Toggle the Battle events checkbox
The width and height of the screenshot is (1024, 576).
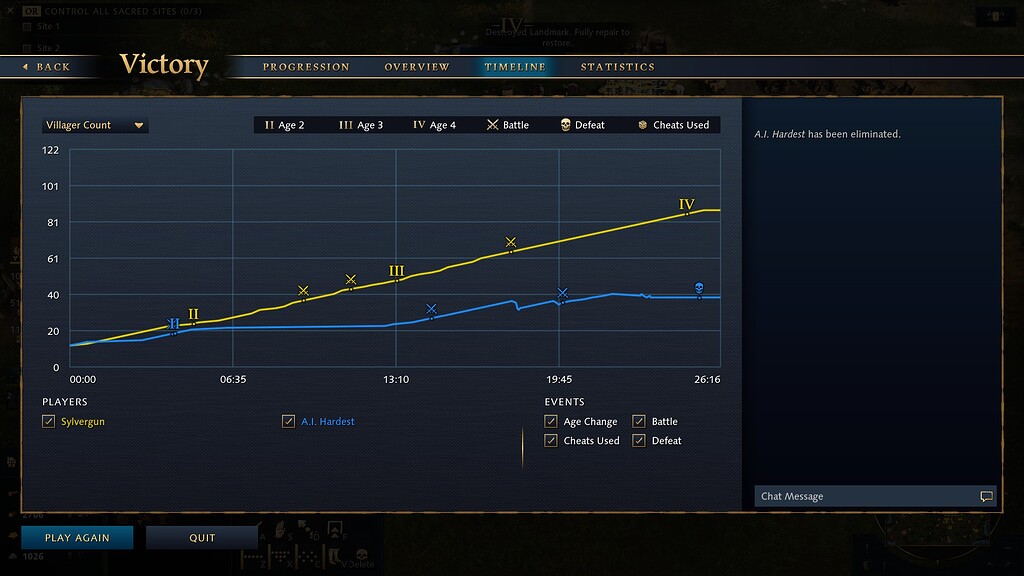coord(639,422)
